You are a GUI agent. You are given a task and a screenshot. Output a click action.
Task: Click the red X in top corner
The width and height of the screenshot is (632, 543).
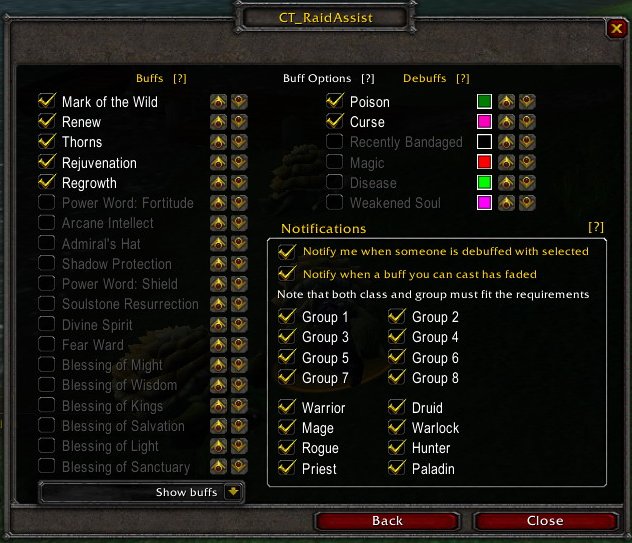615,29
